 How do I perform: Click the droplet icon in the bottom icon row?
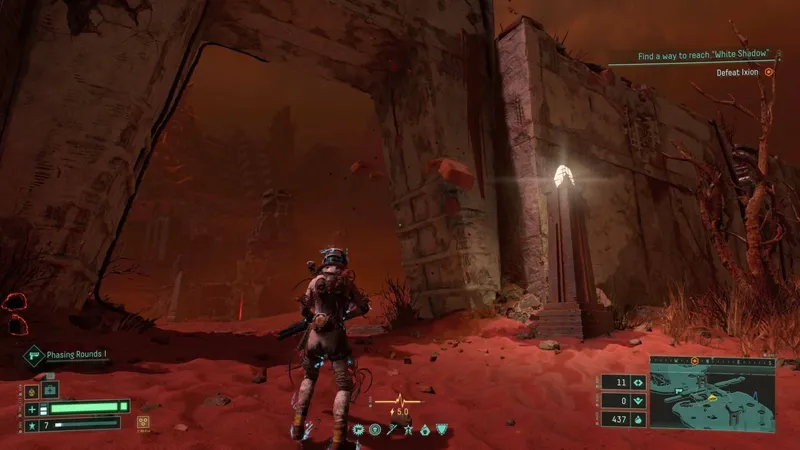coord(424,430)
